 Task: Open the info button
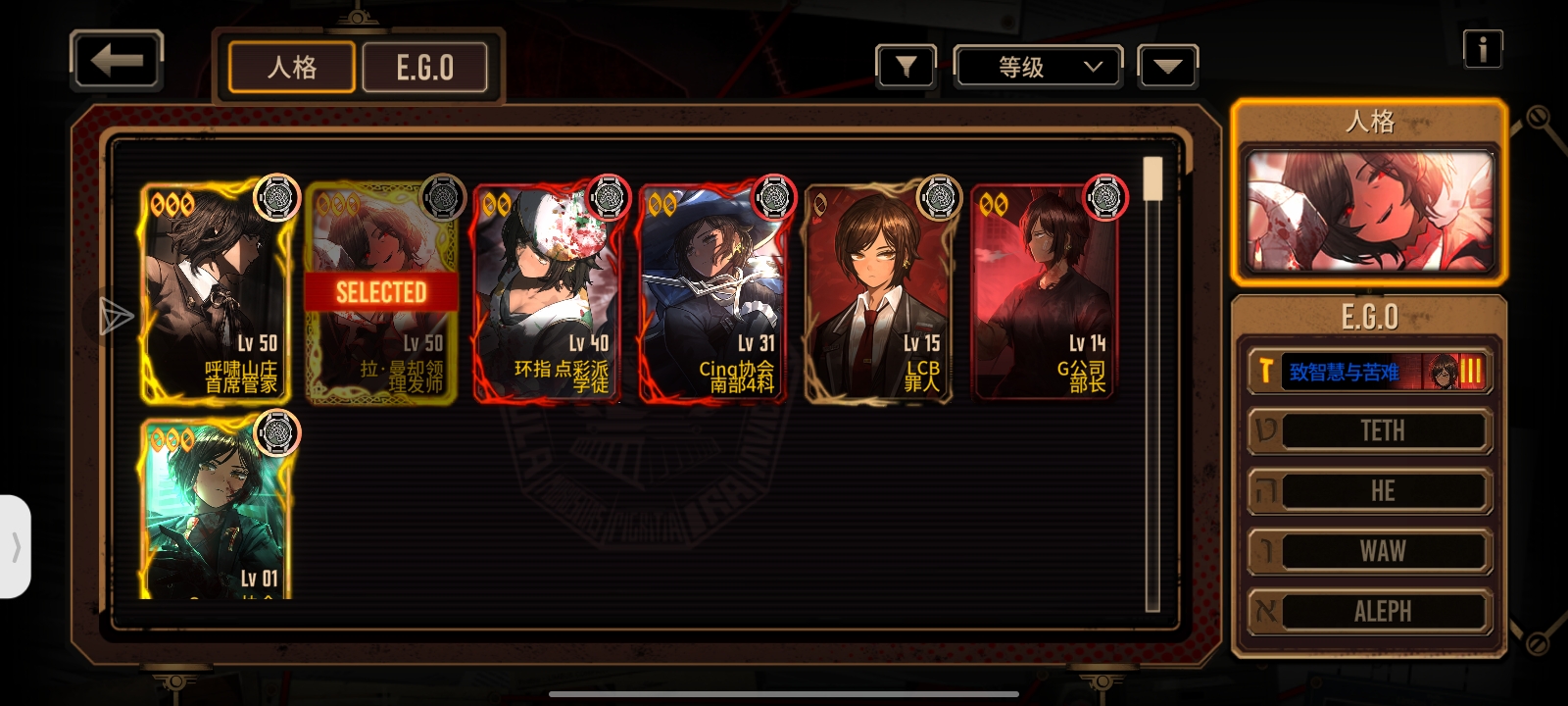[1482, 48]
